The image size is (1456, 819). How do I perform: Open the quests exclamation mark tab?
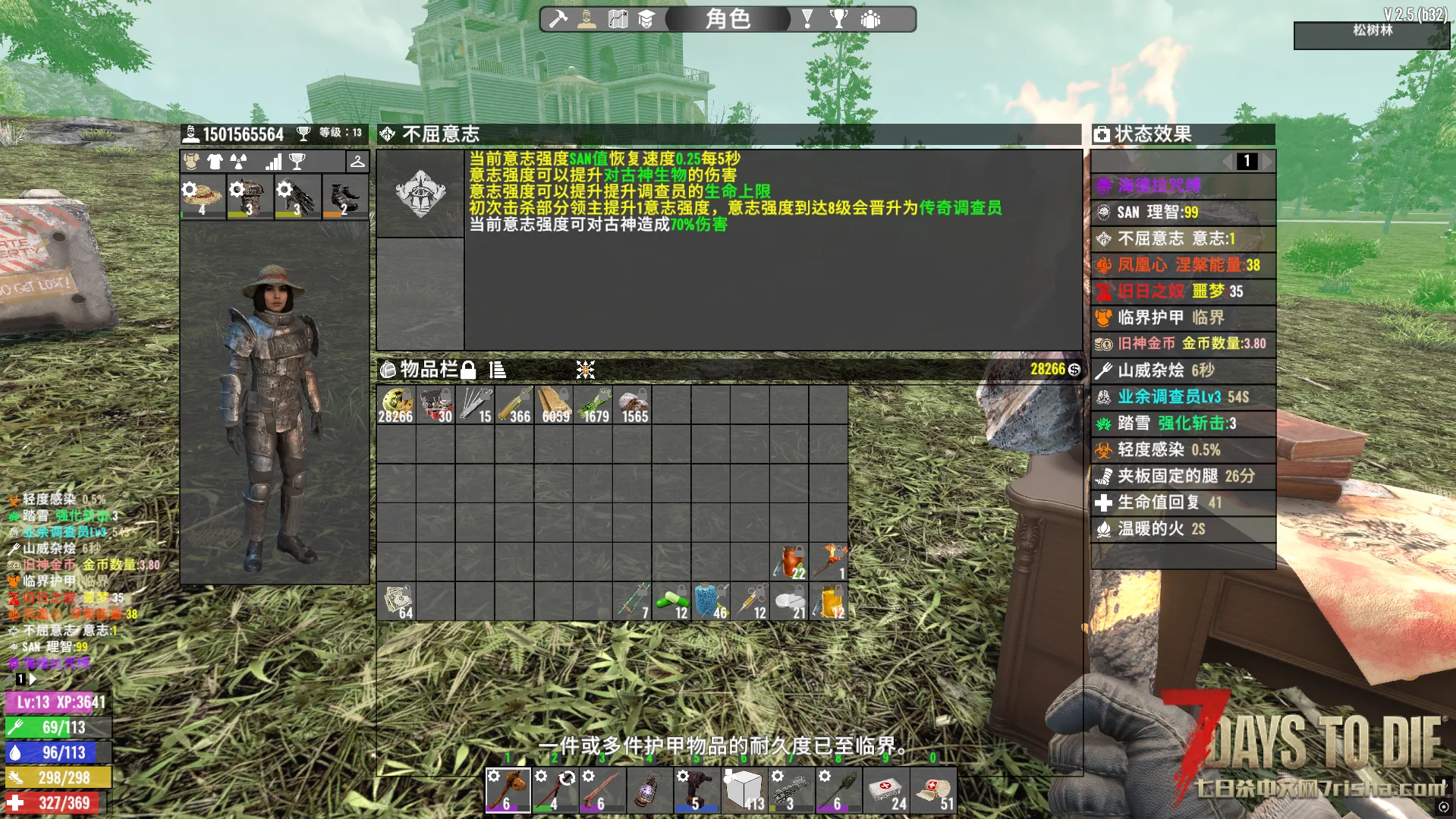(807, 19)
